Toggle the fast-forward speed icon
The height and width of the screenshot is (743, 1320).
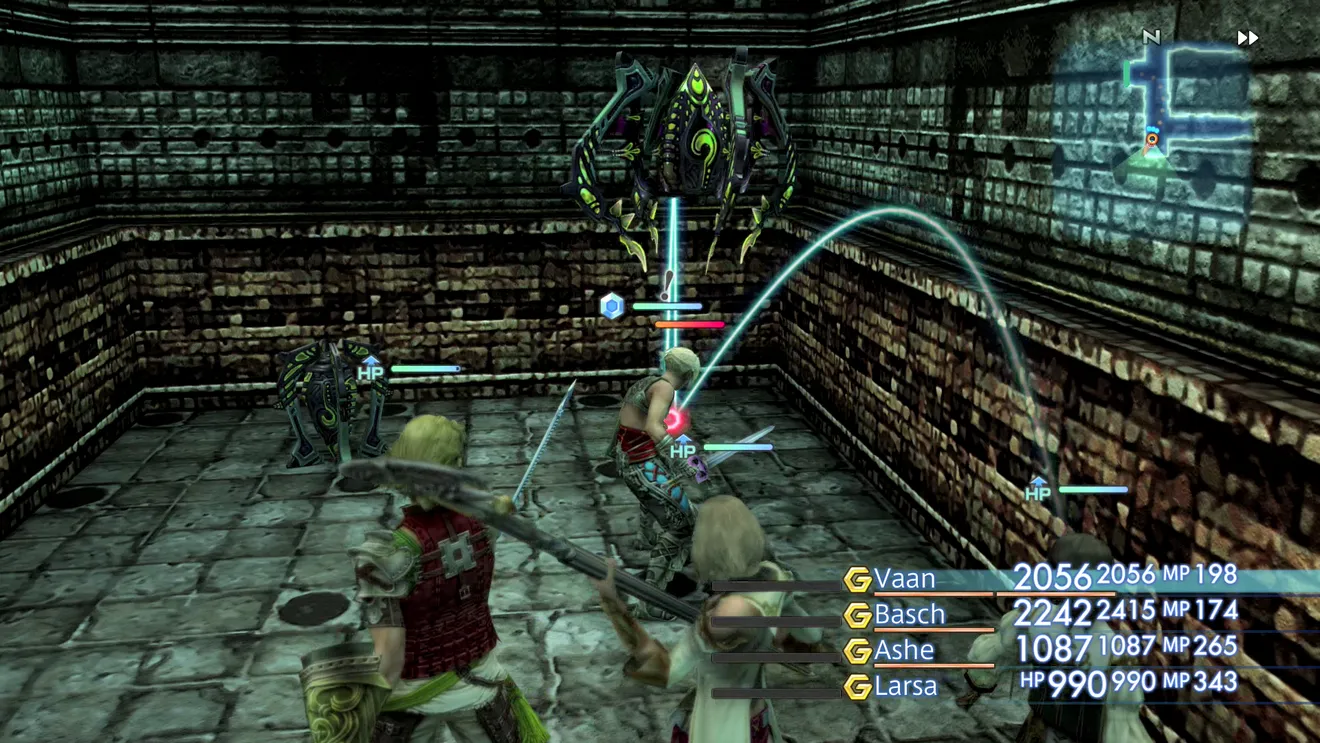tap(1247, 38)
